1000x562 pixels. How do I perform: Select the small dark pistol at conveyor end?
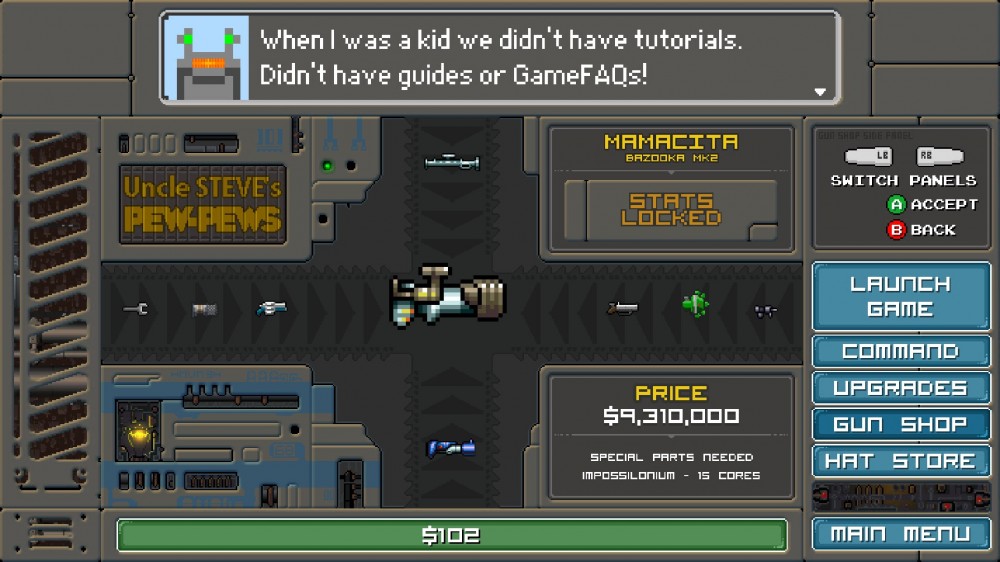(766, 311)
